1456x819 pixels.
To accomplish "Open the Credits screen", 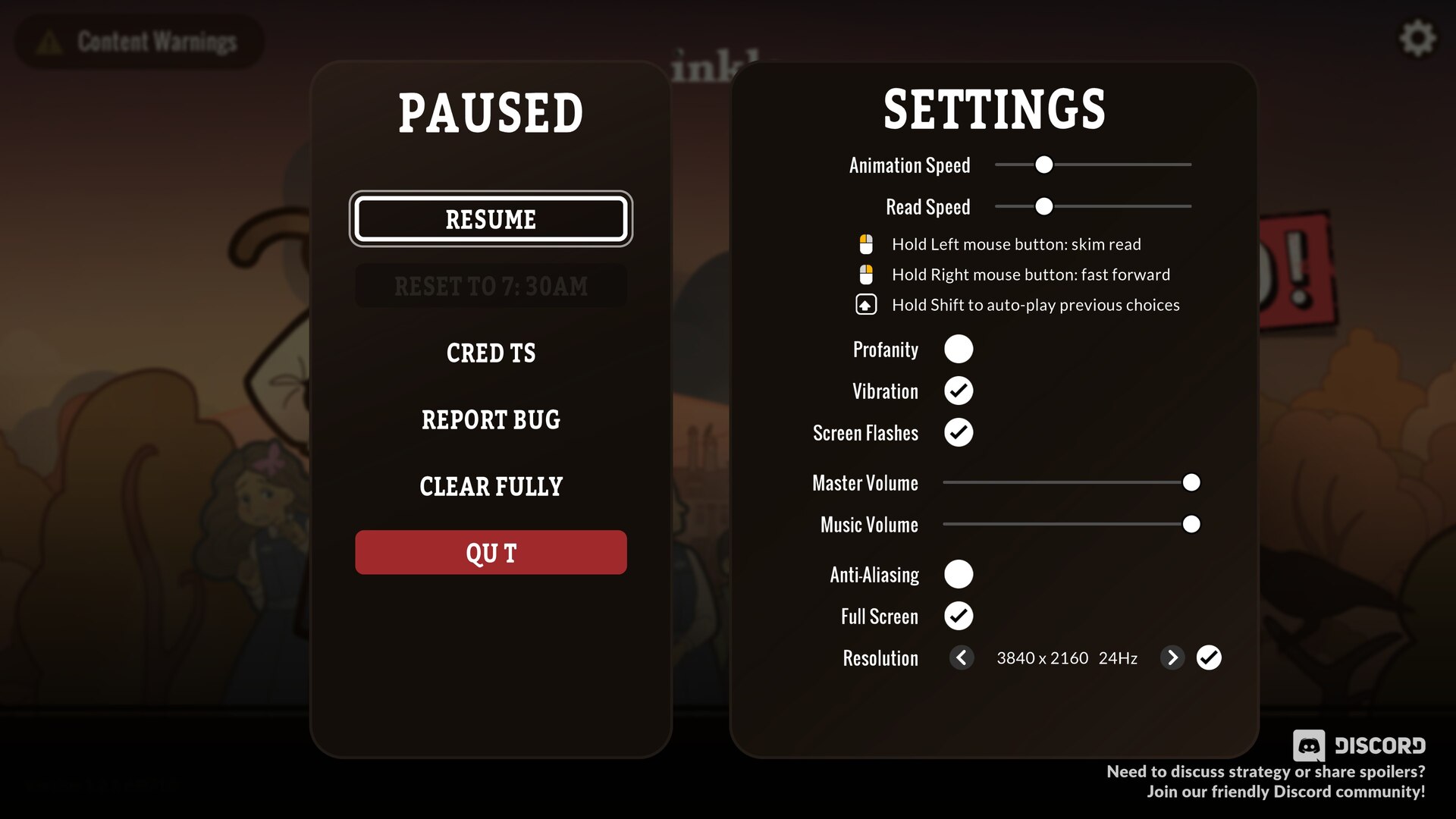I will pos(491,353).
